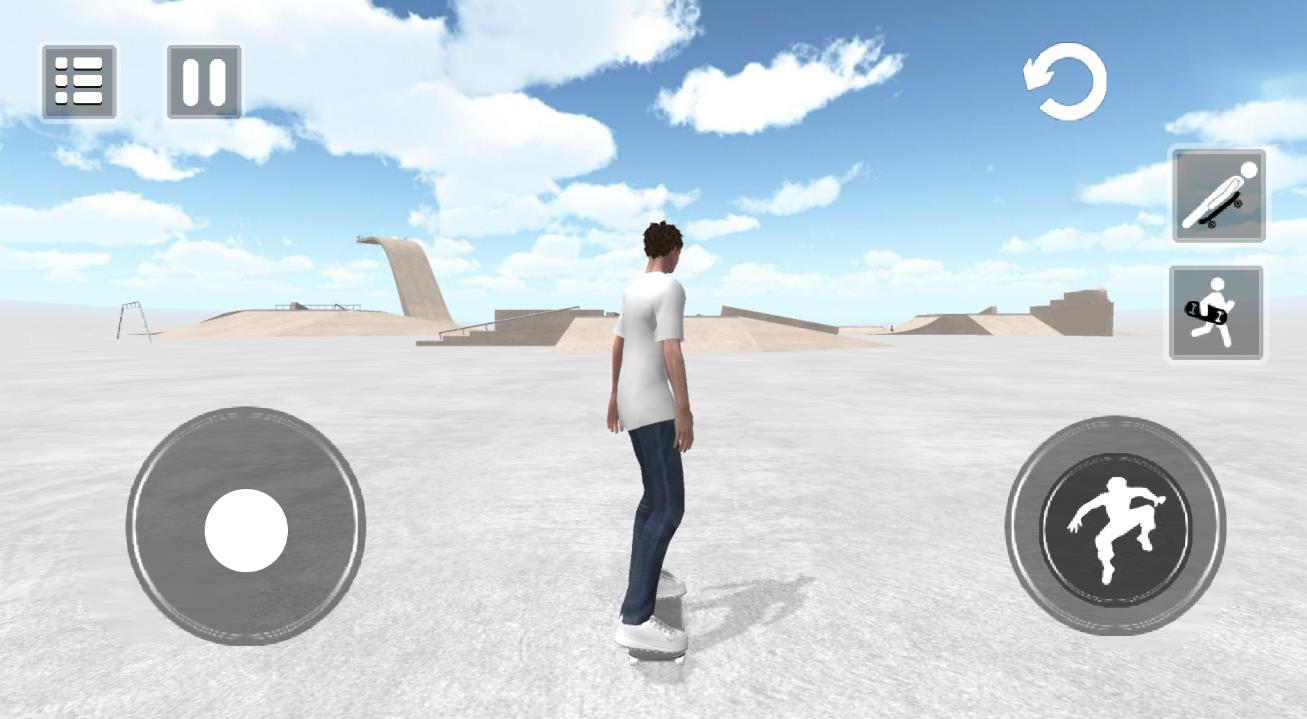
Task: Tap the bail-off-skateboard icon
Action: click(1218, 196)
